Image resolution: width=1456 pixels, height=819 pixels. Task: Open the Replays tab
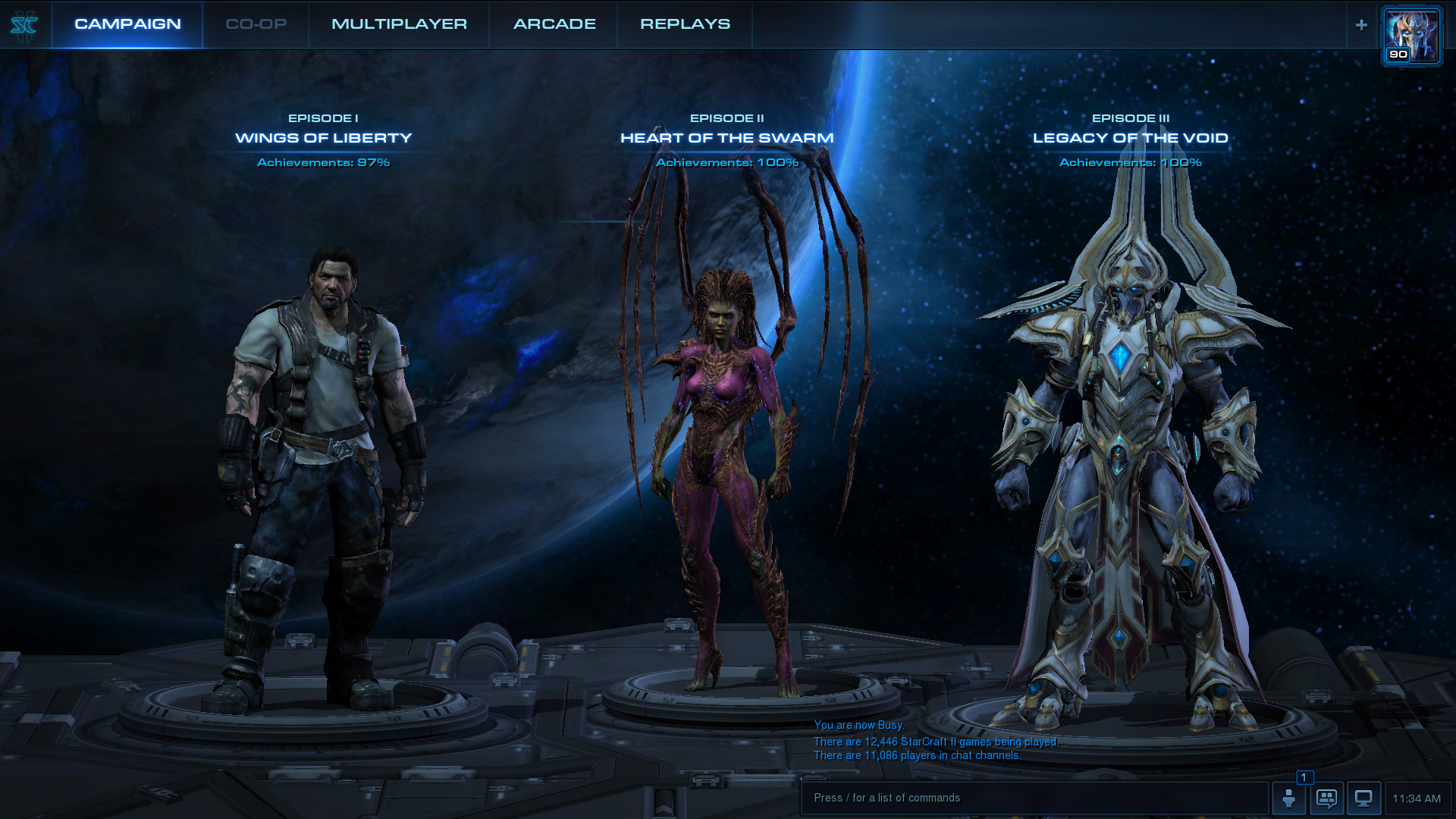[685, 24]
